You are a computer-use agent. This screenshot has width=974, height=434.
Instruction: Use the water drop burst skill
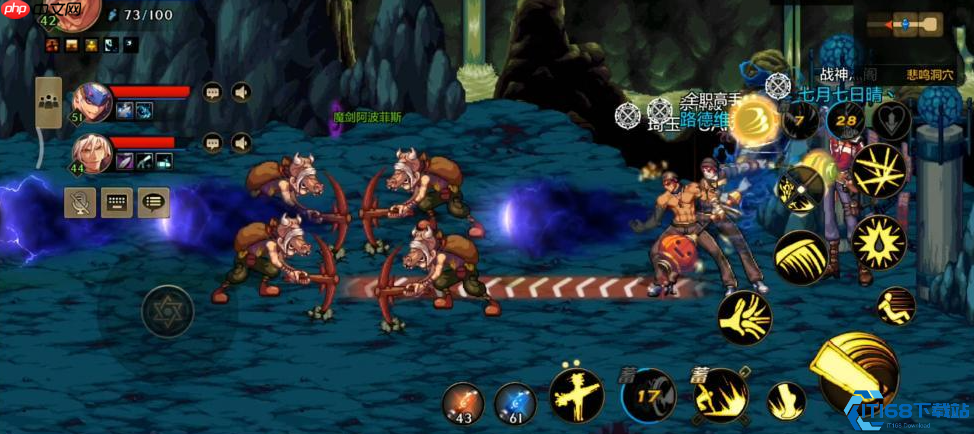point(878,242)
